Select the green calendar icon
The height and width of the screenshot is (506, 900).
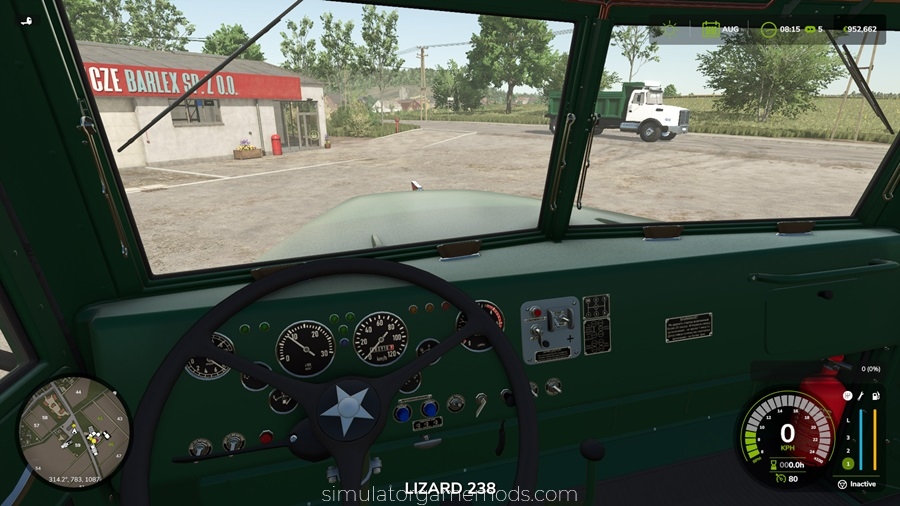pos(710,29)
